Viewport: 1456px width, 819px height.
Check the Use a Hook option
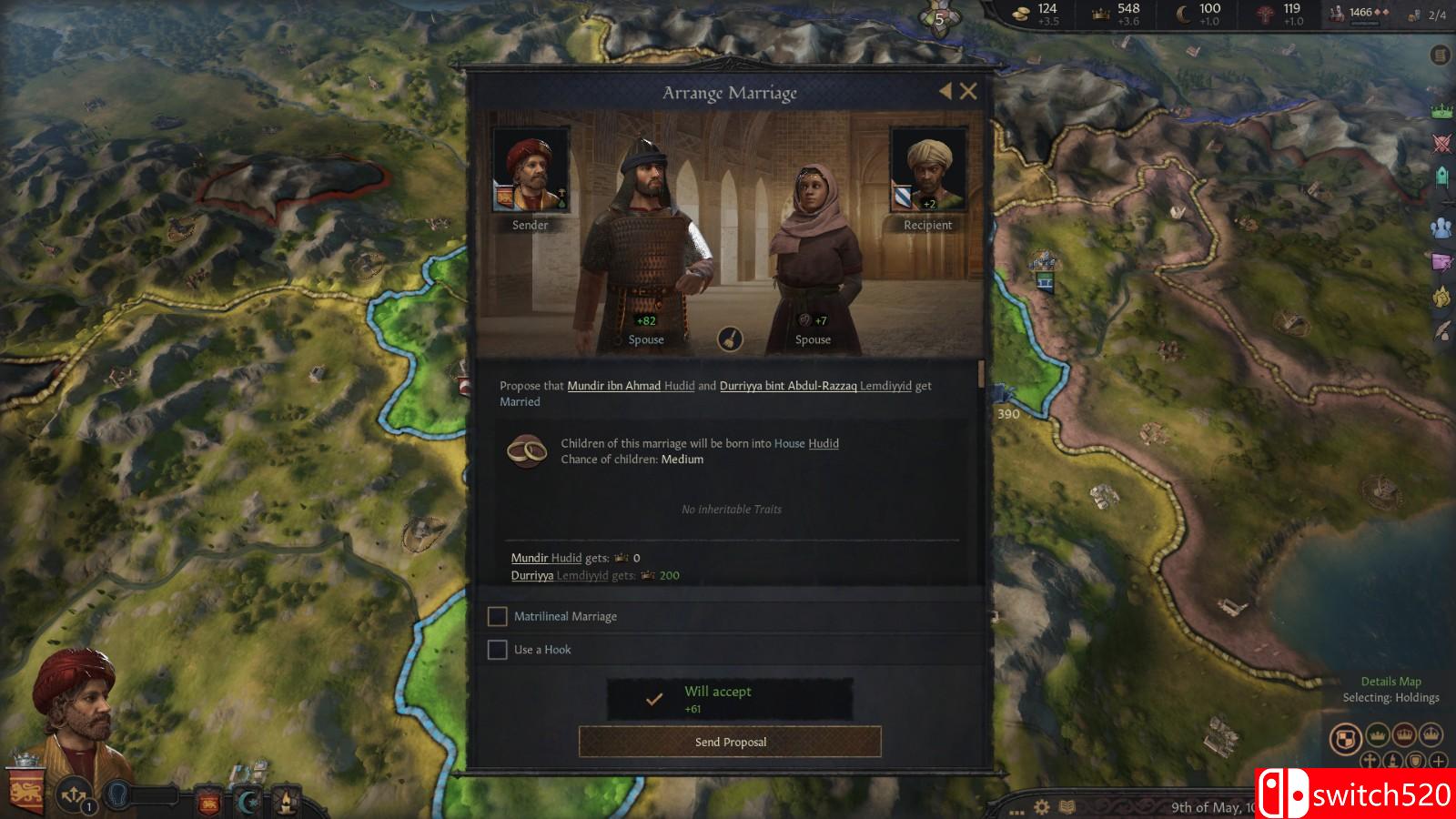(498, 650)
